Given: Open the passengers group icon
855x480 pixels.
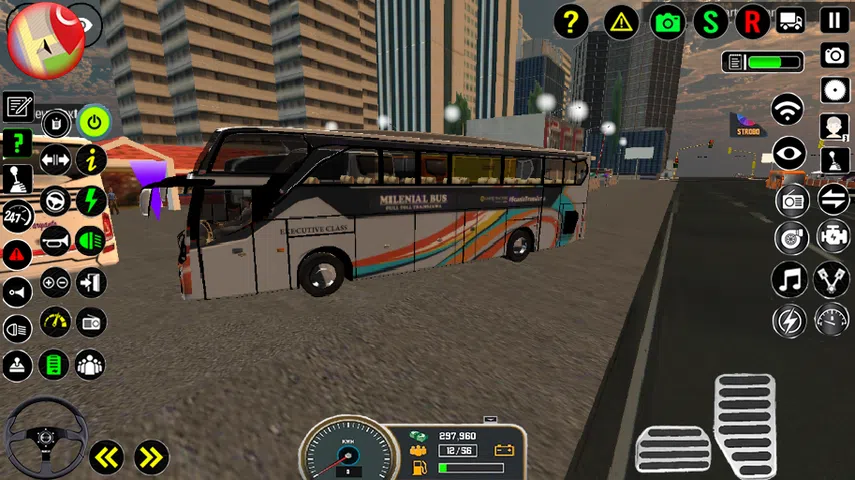Looking at the screenshot, I should point(91,364).
